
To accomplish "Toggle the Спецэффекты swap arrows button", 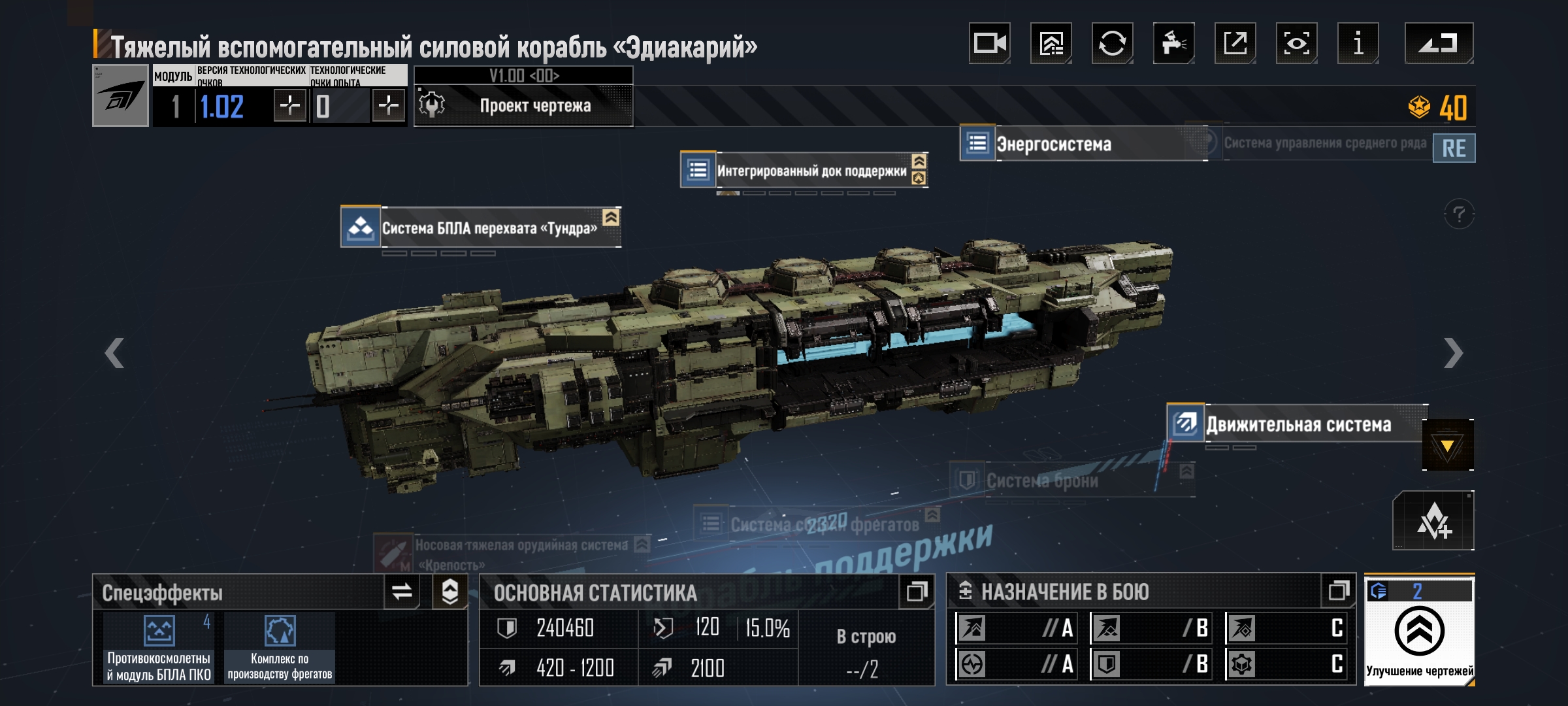I will (402, 592).
